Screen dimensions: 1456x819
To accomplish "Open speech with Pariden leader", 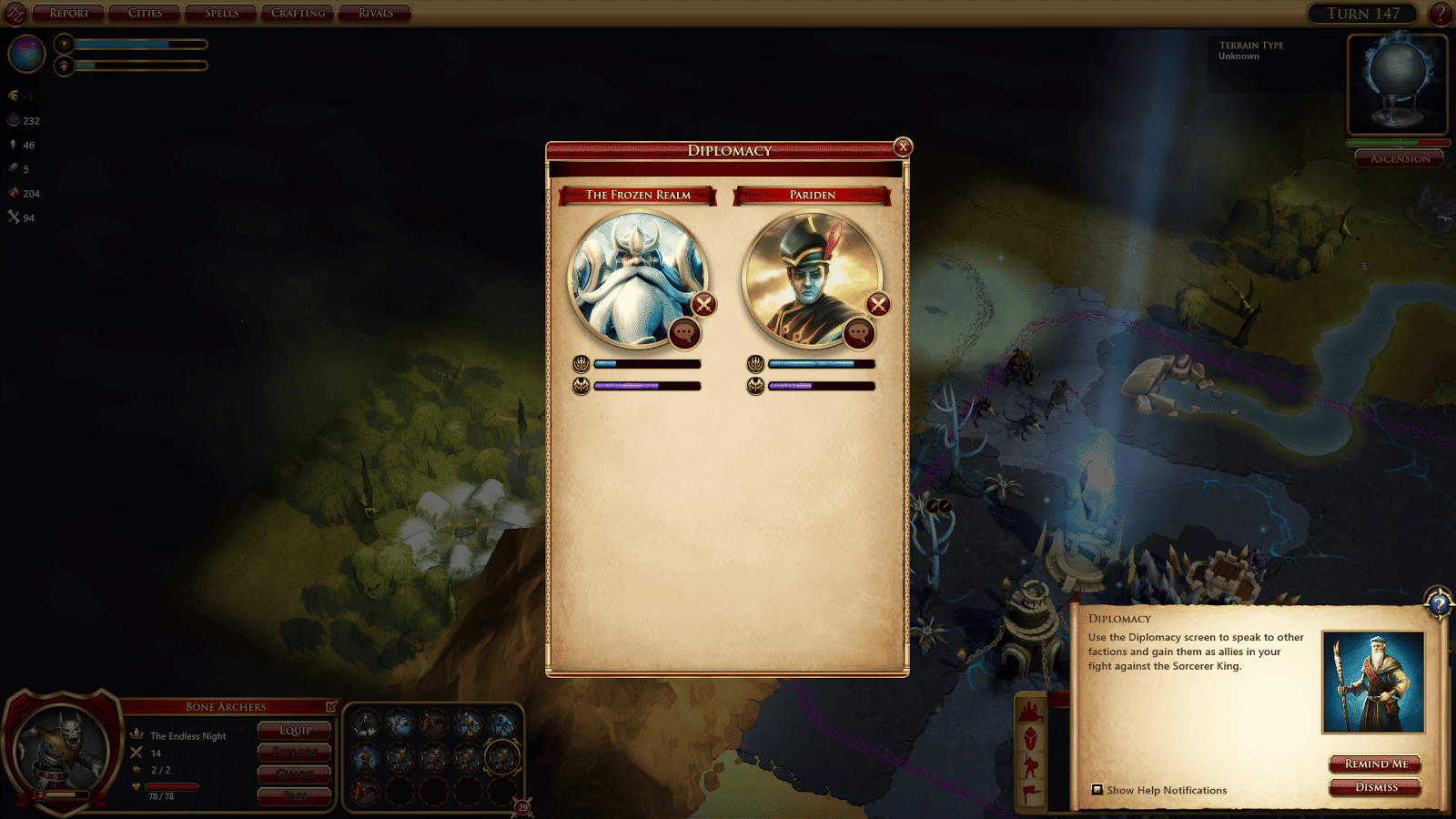I will (x=858, y=333).
